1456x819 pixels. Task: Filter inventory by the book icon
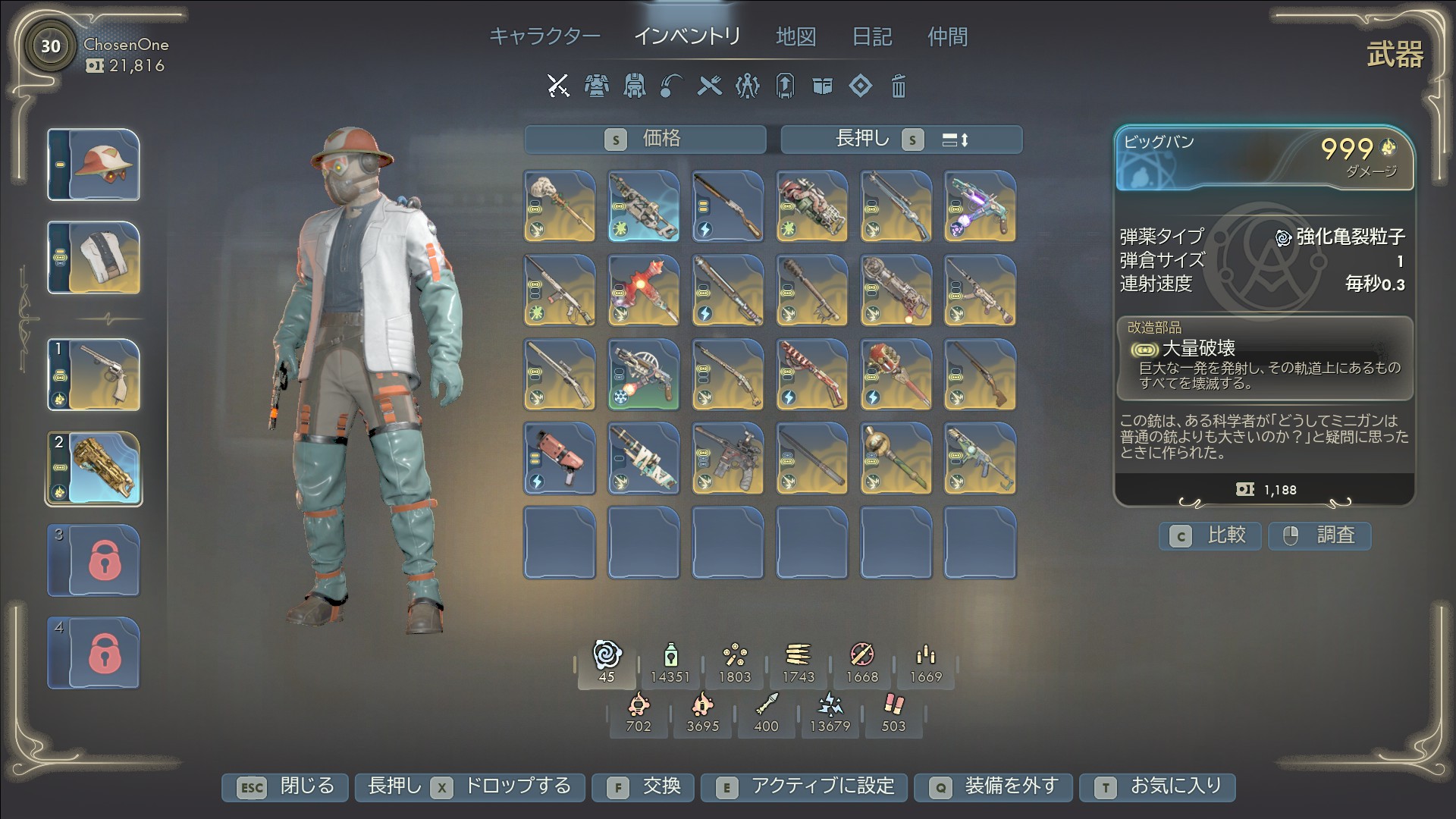pyautogui.click(x=822, y=86)
